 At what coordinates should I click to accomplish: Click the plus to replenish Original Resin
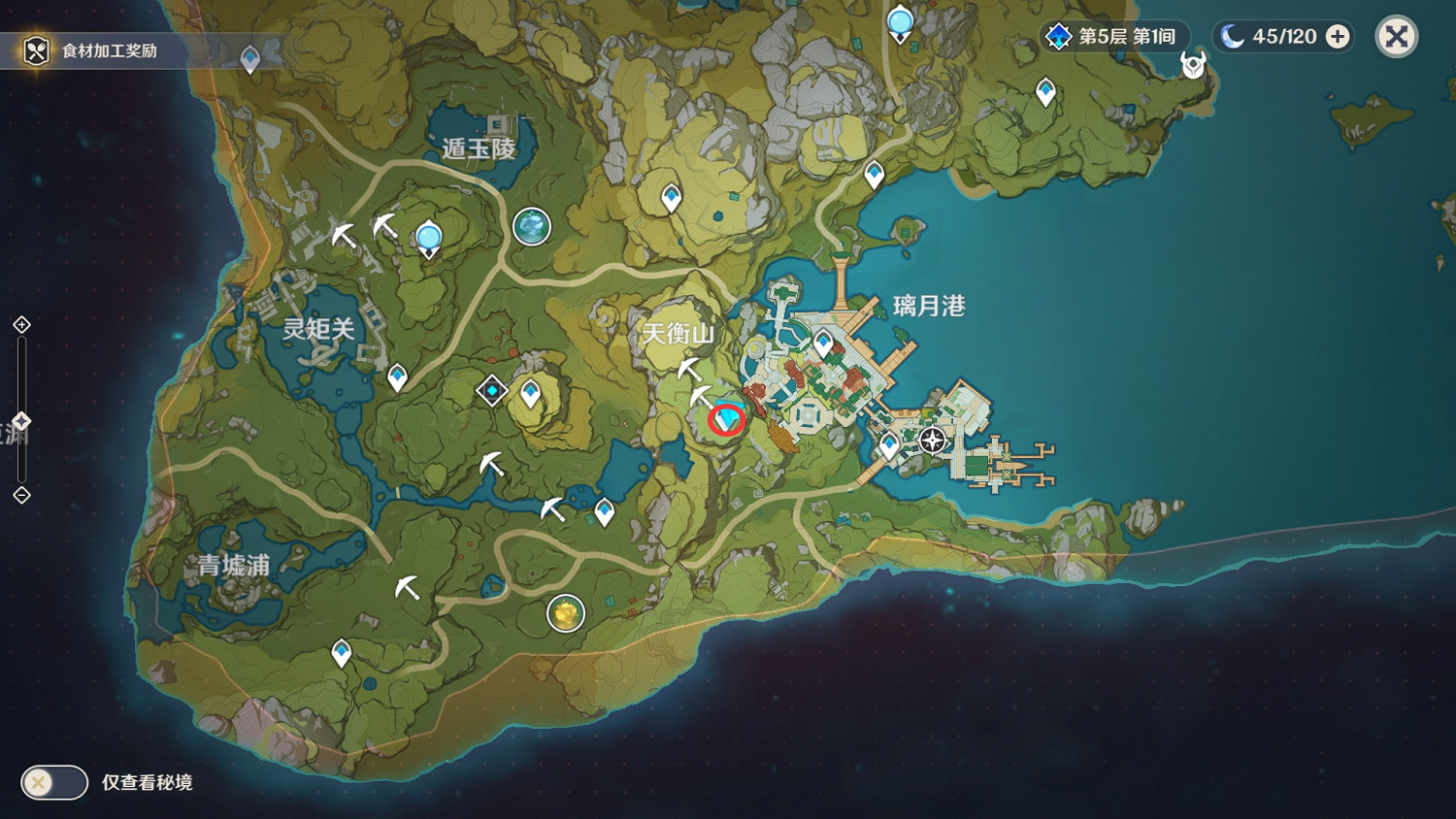pos(1339,37)
